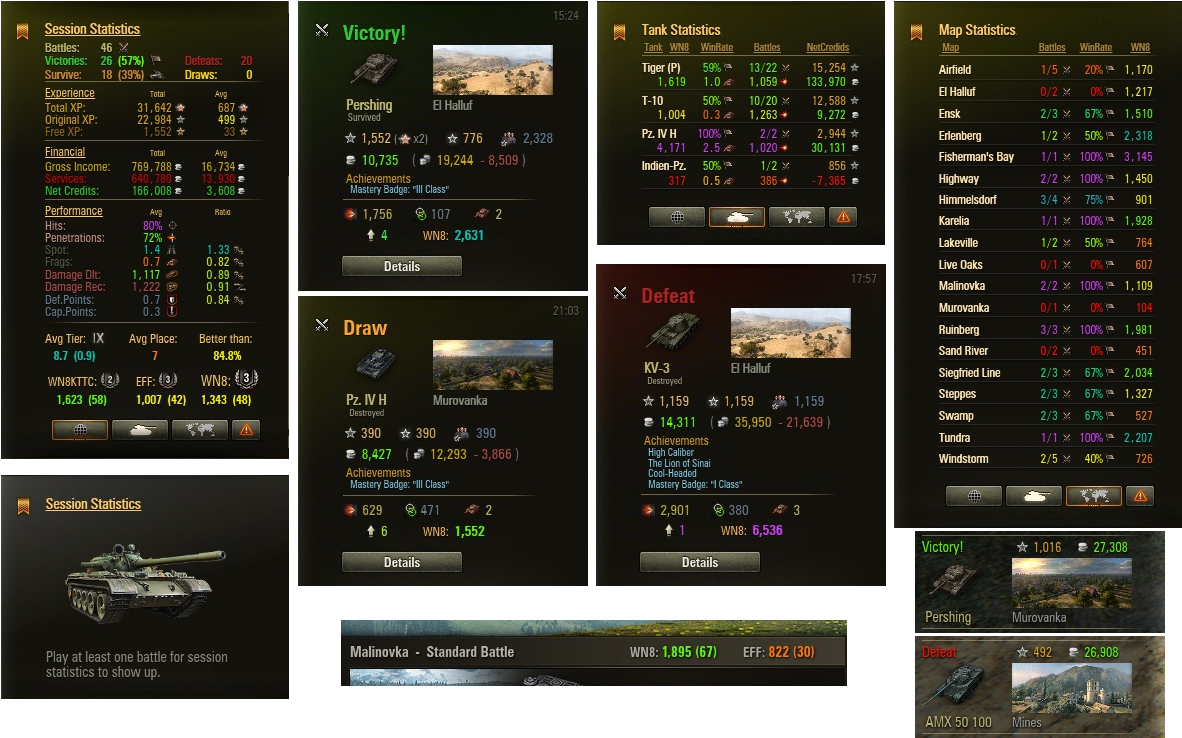Sort the tank table by NetCredits column
This screenshot has height=738, width=1182.
point(828,48)
